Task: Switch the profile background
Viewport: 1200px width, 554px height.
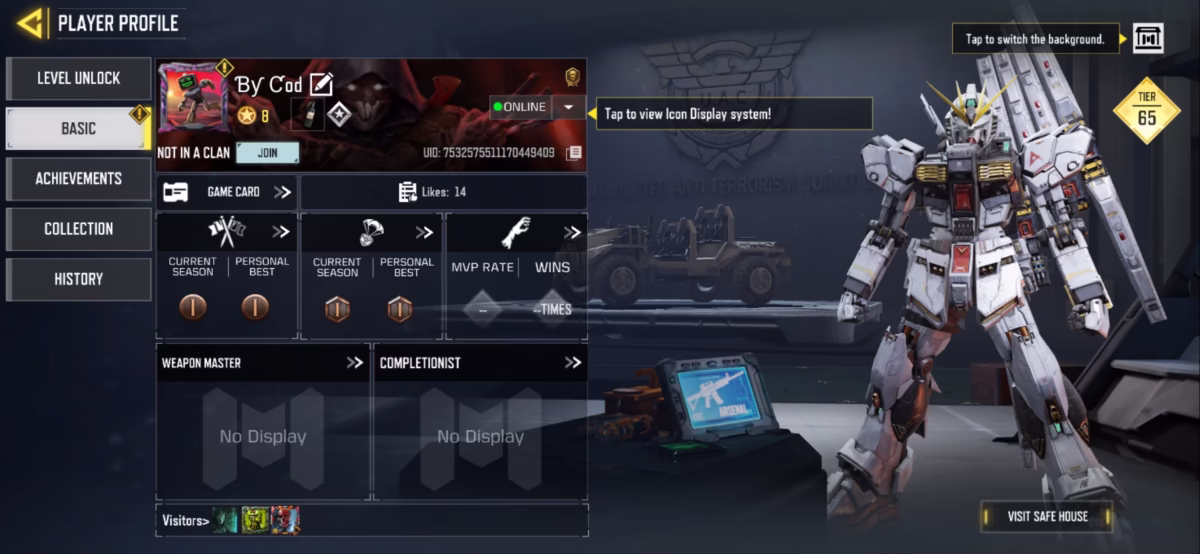Action: tap(1147, 39)
